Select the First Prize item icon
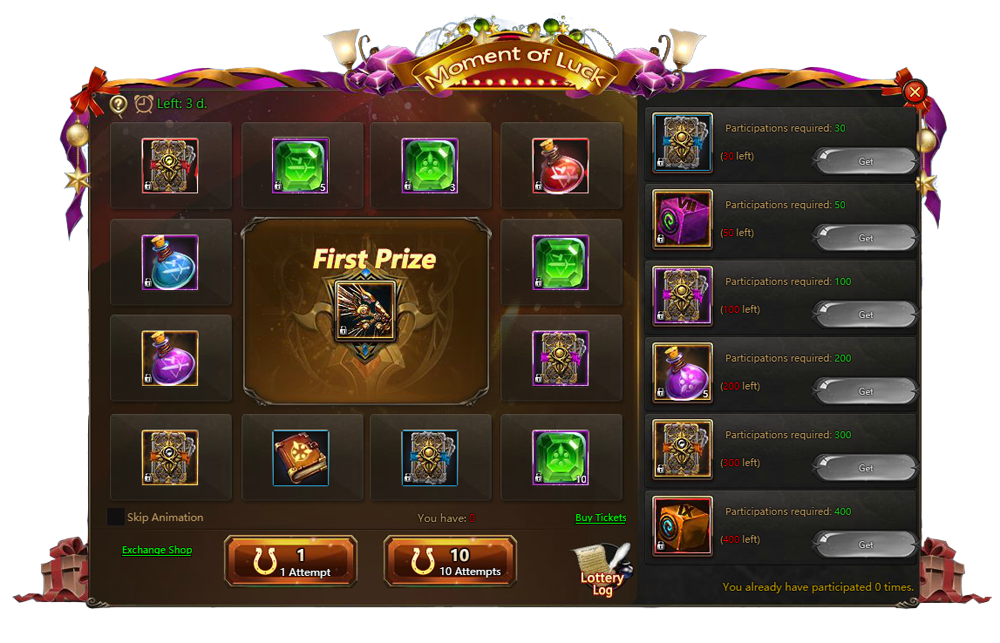Screen dimensions: 1000x643 tap(364, 310)
